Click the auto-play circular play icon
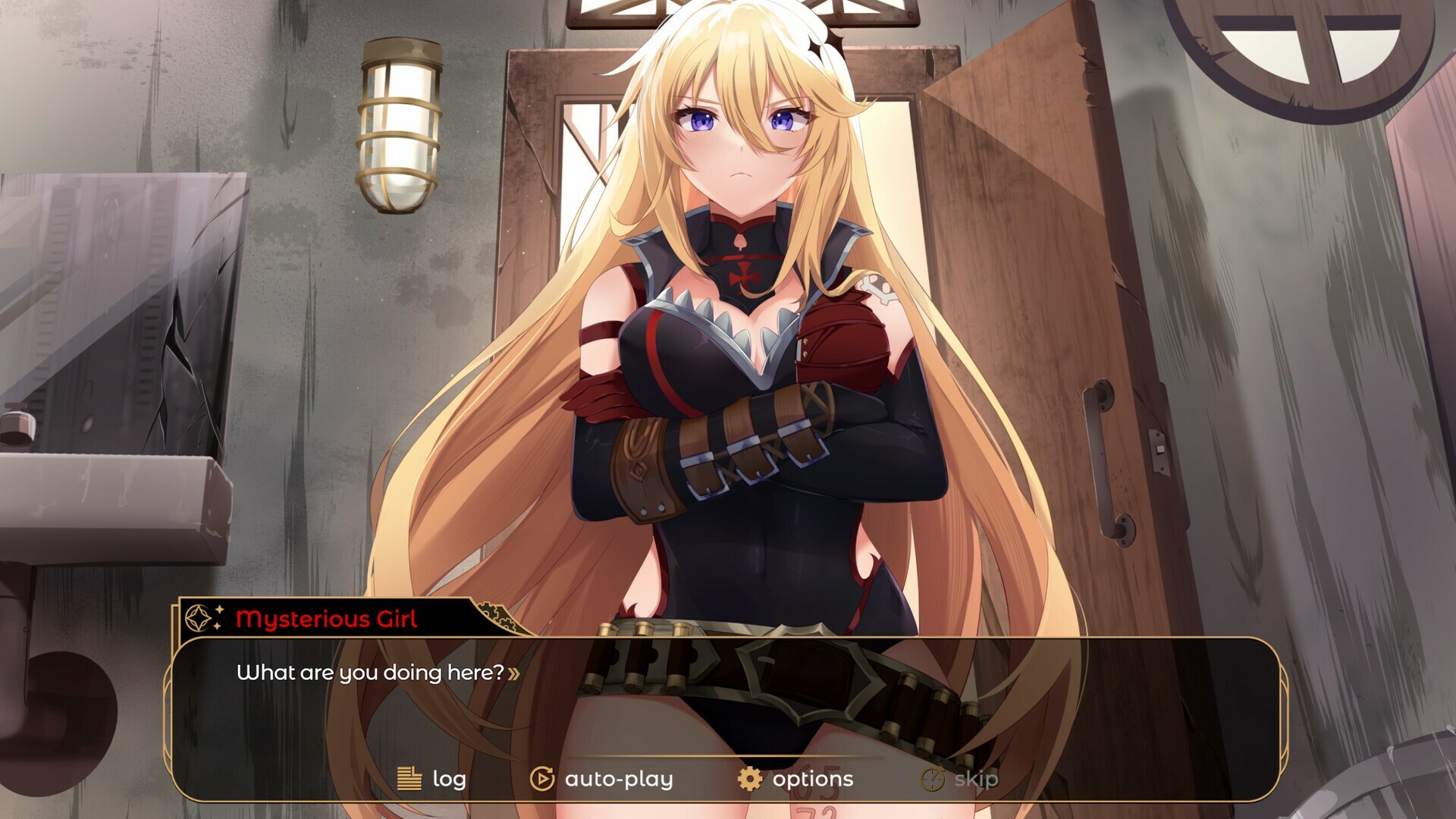 pyautogui.click(x=540, y=778)
